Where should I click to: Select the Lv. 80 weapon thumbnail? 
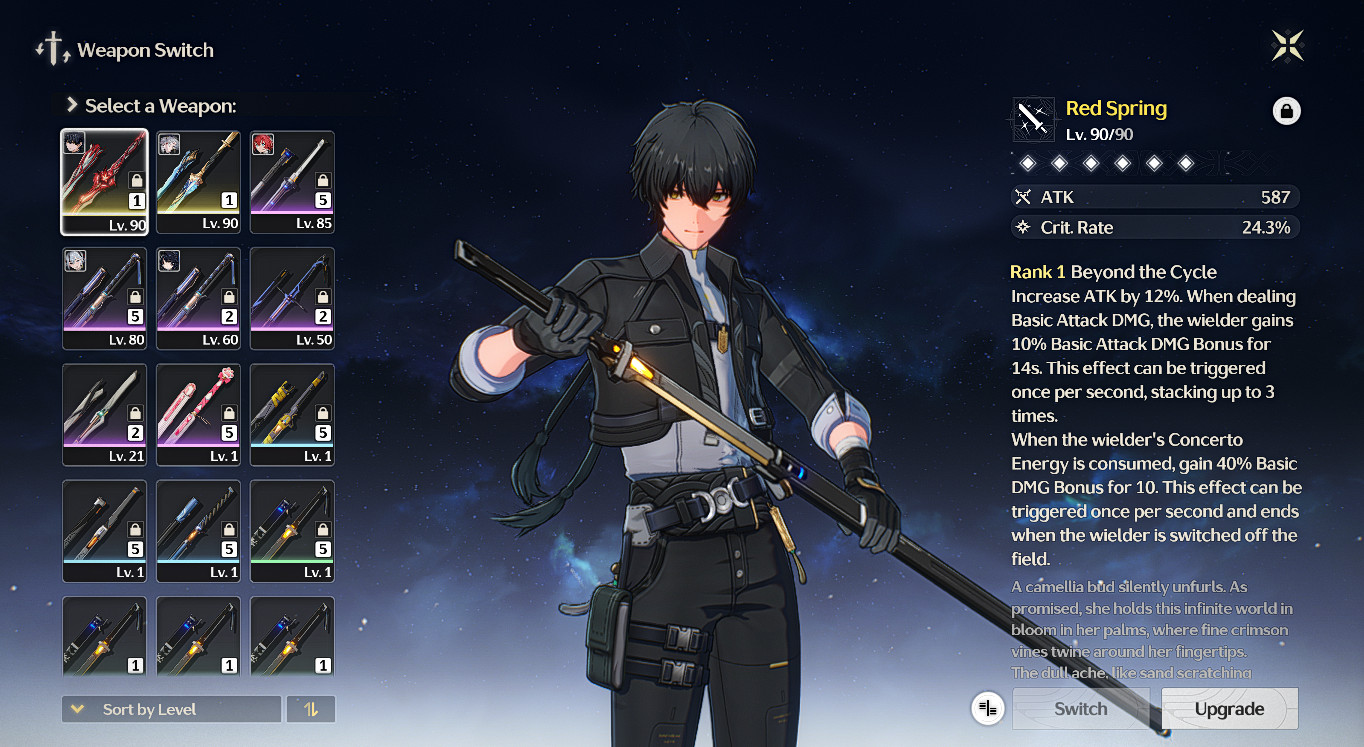(x=104, y=298)
